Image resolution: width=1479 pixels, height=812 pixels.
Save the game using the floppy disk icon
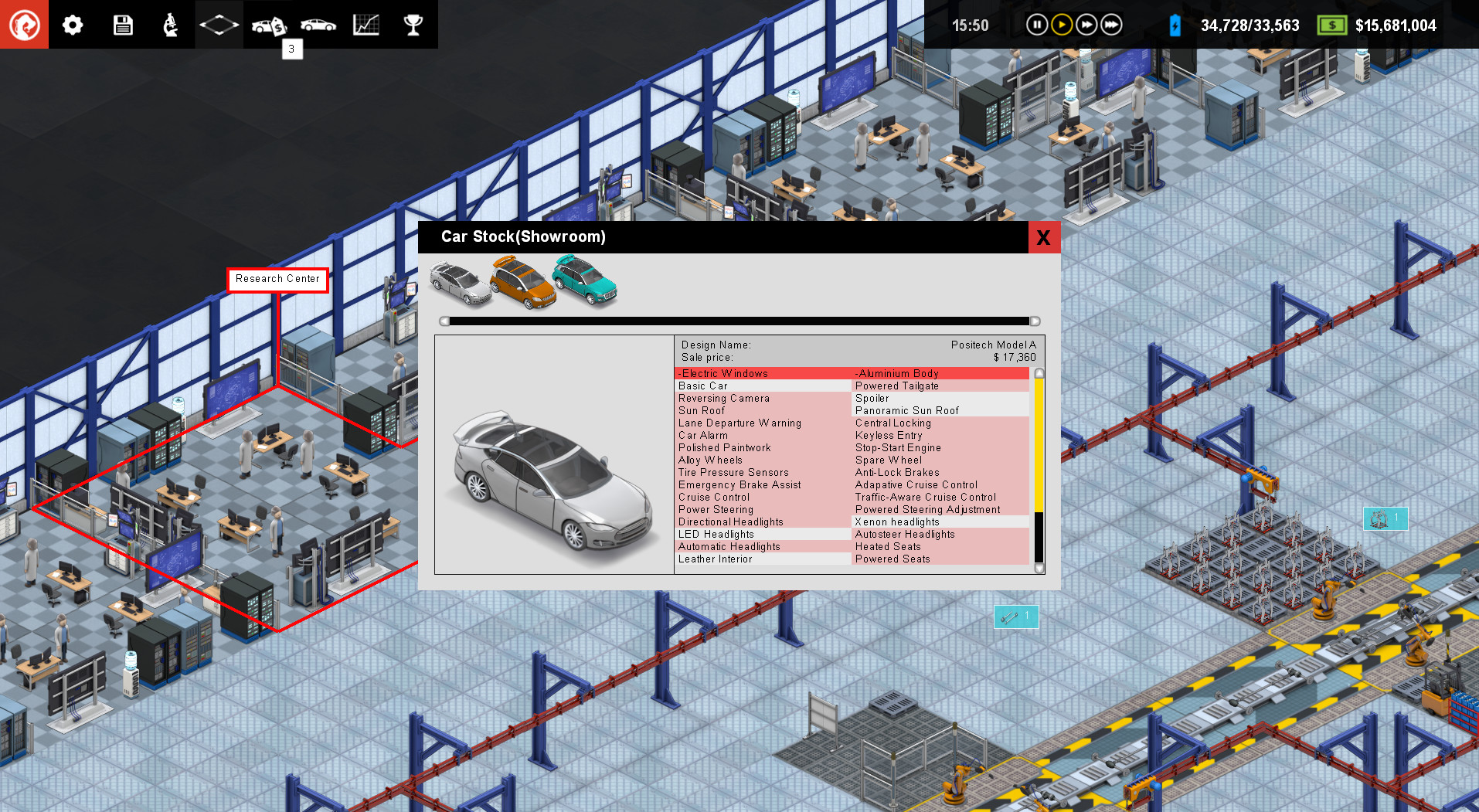click(122, 24)
